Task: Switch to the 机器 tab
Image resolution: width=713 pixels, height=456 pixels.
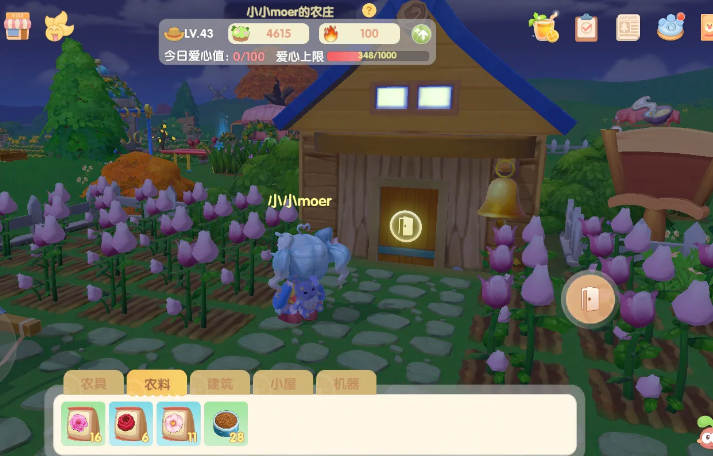Action: 345,383
